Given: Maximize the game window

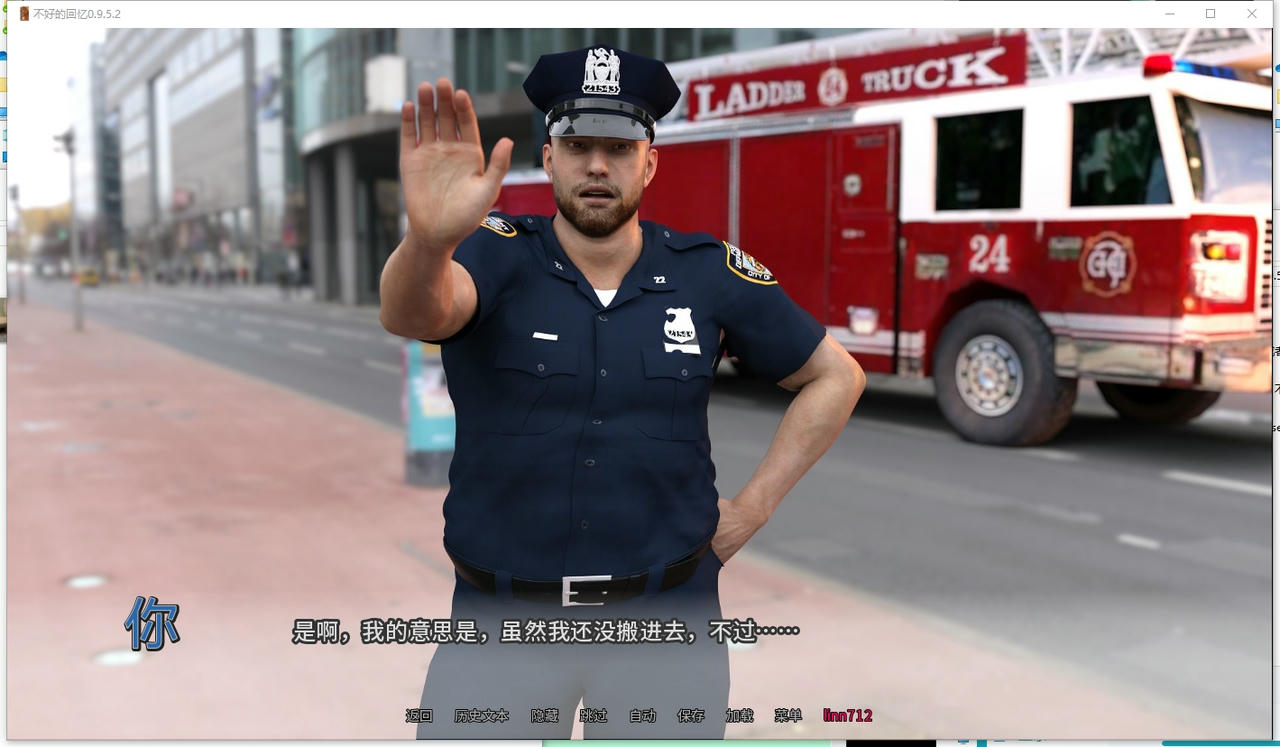Looking at the screenshot, I should click(1210, 14).
